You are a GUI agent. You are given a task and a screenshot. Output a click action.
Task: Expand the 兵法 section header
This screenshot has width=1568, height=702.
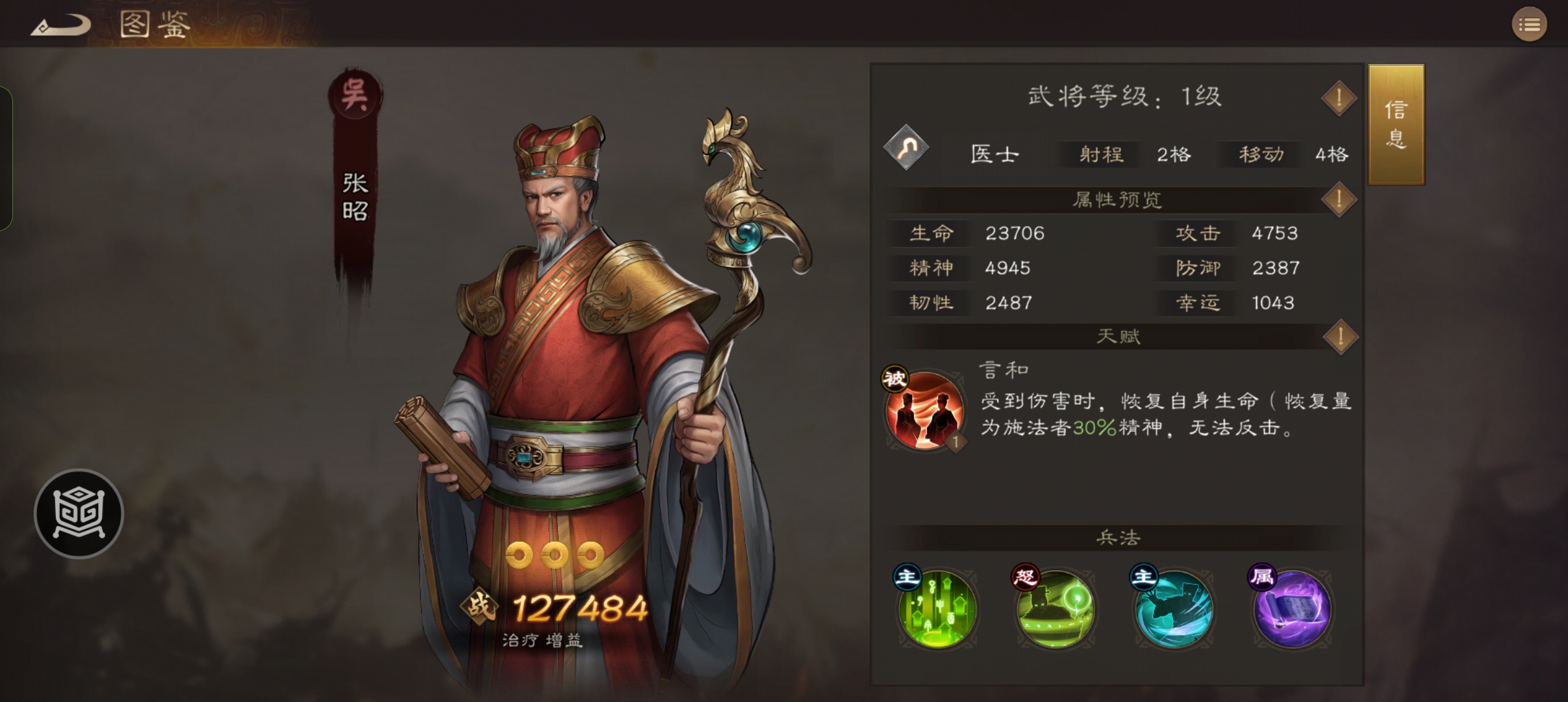pos(1119,538)
